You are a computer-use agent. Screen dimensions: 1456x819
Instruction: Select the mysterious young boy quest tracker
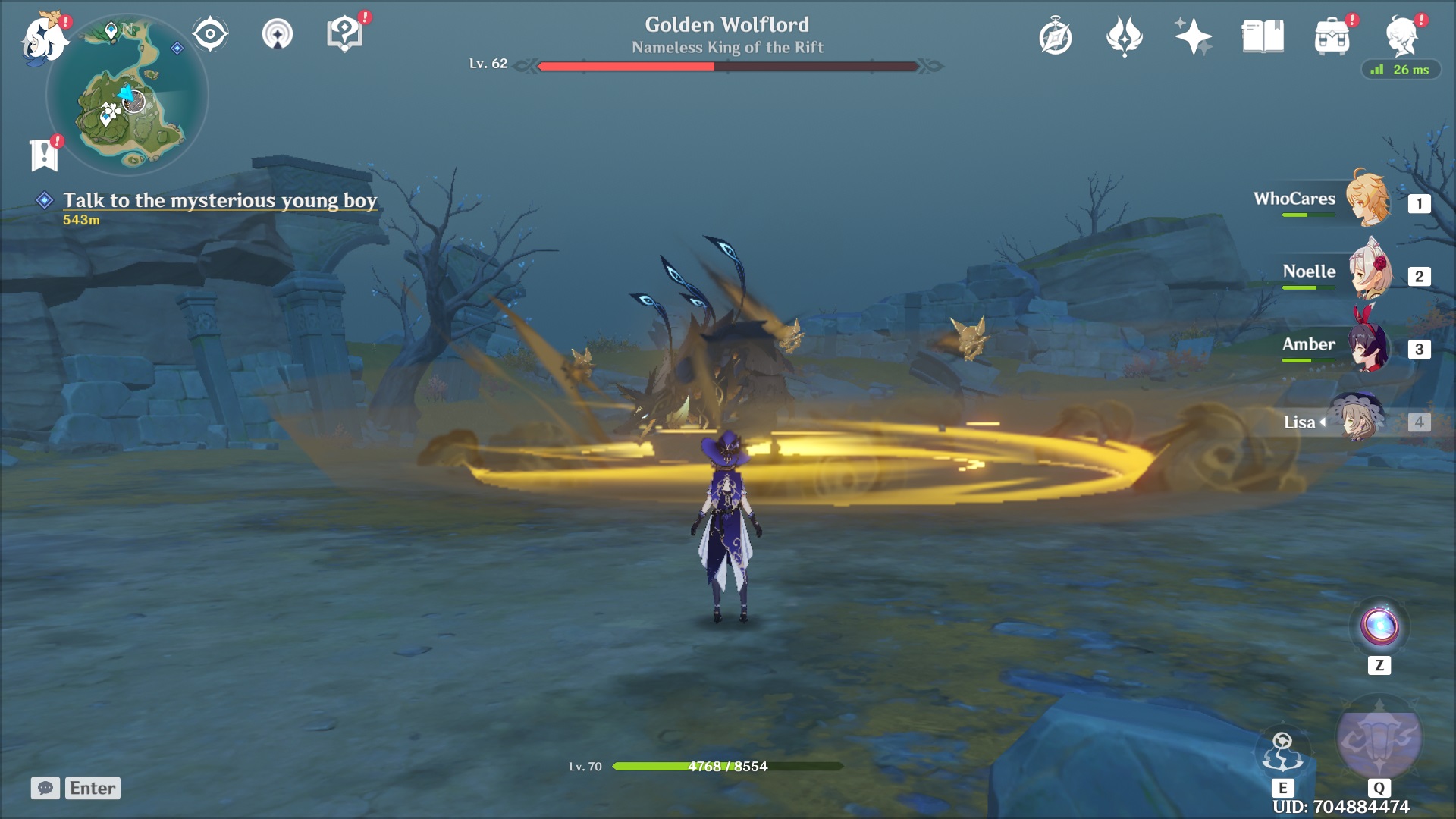(219, 200)
